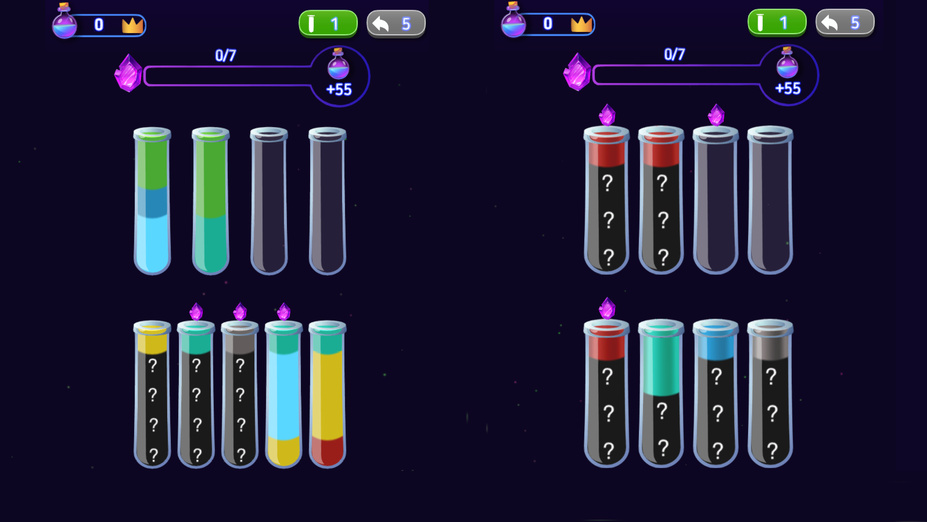This screenshot has height=522, width=927.
Task: Add an extra tube to the red-tube board
Action: [x=776, y=23]
